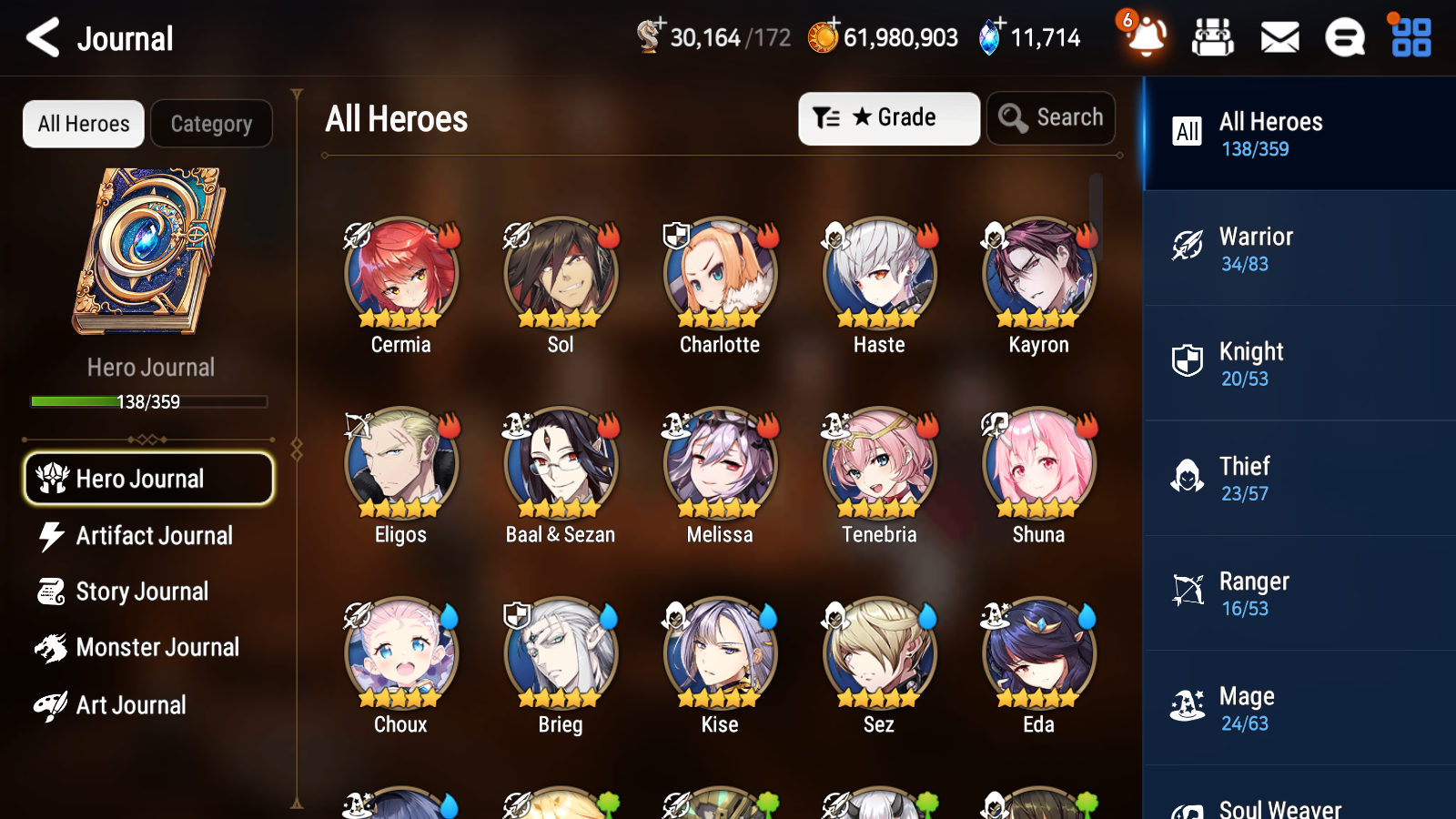Open the hero Search
Viewport: 1456px width, 819px height.
(x=1051, y=117)
